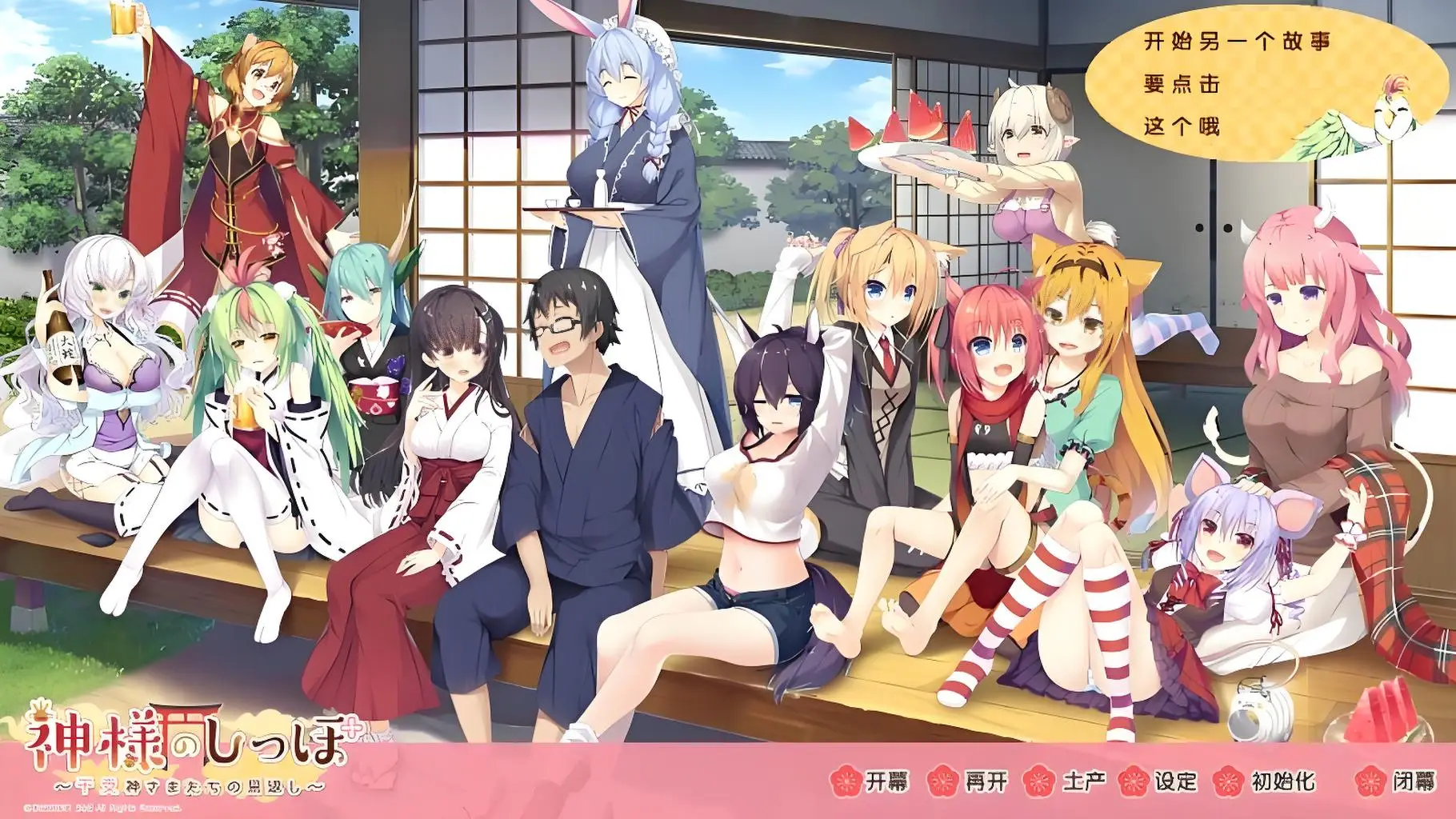
Task: Click the rabbit-eared maid carrying the tea tray
Action: 624,96
